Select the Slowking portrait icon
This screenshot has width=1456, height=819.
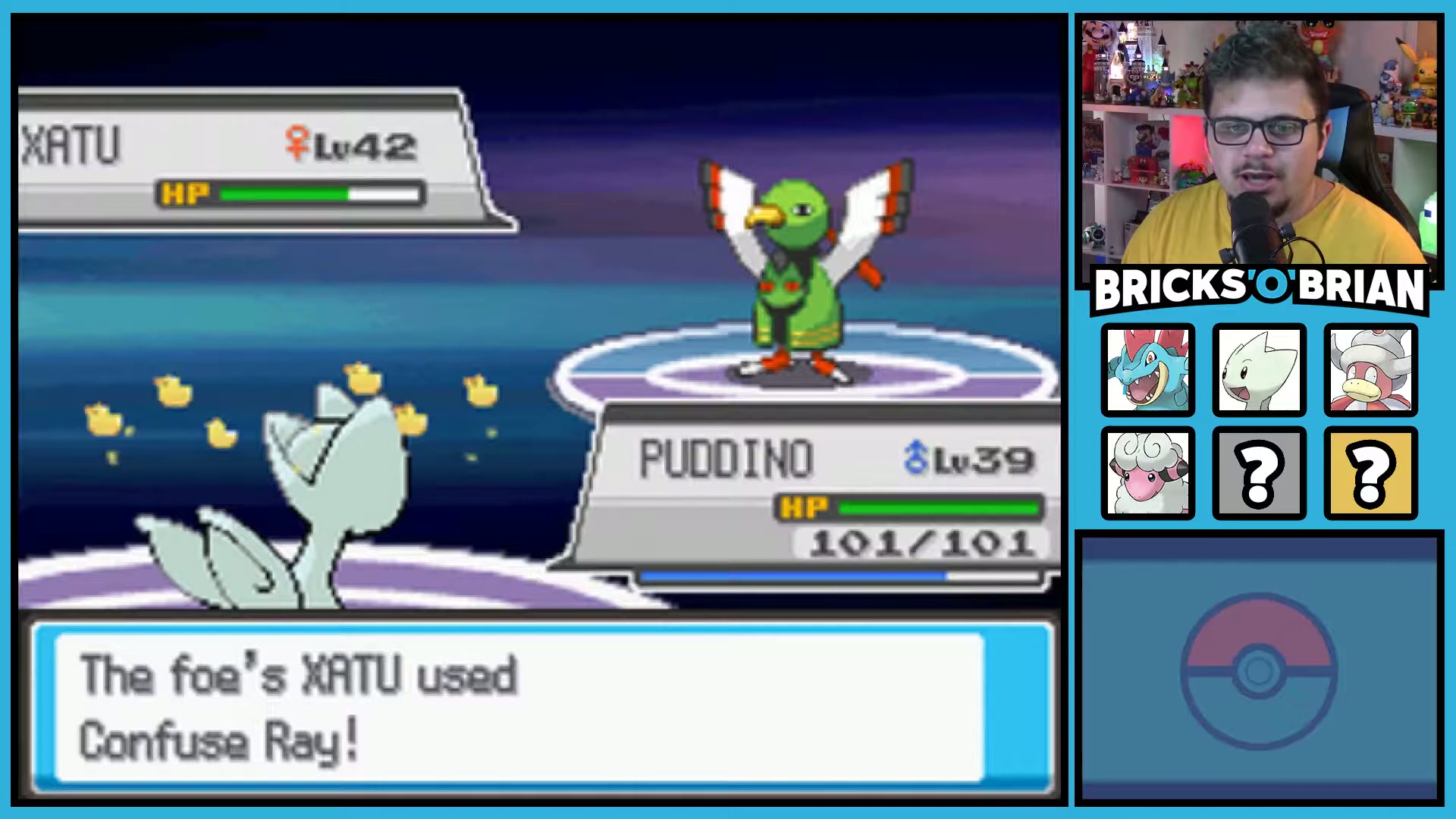click(1370, 370)
